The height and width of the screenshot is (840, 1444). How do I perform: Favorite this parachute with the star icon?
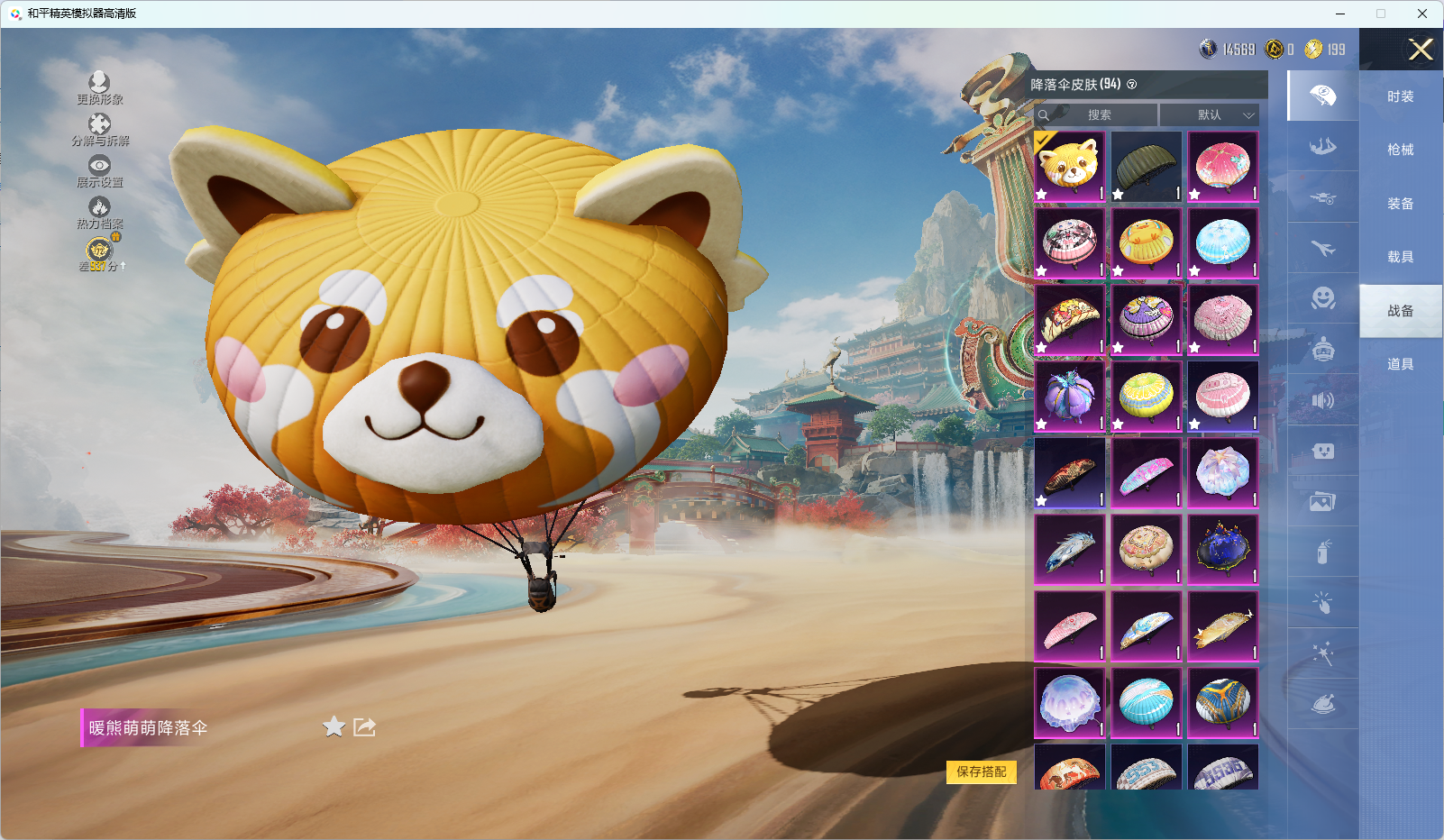(x=334, y=726)
